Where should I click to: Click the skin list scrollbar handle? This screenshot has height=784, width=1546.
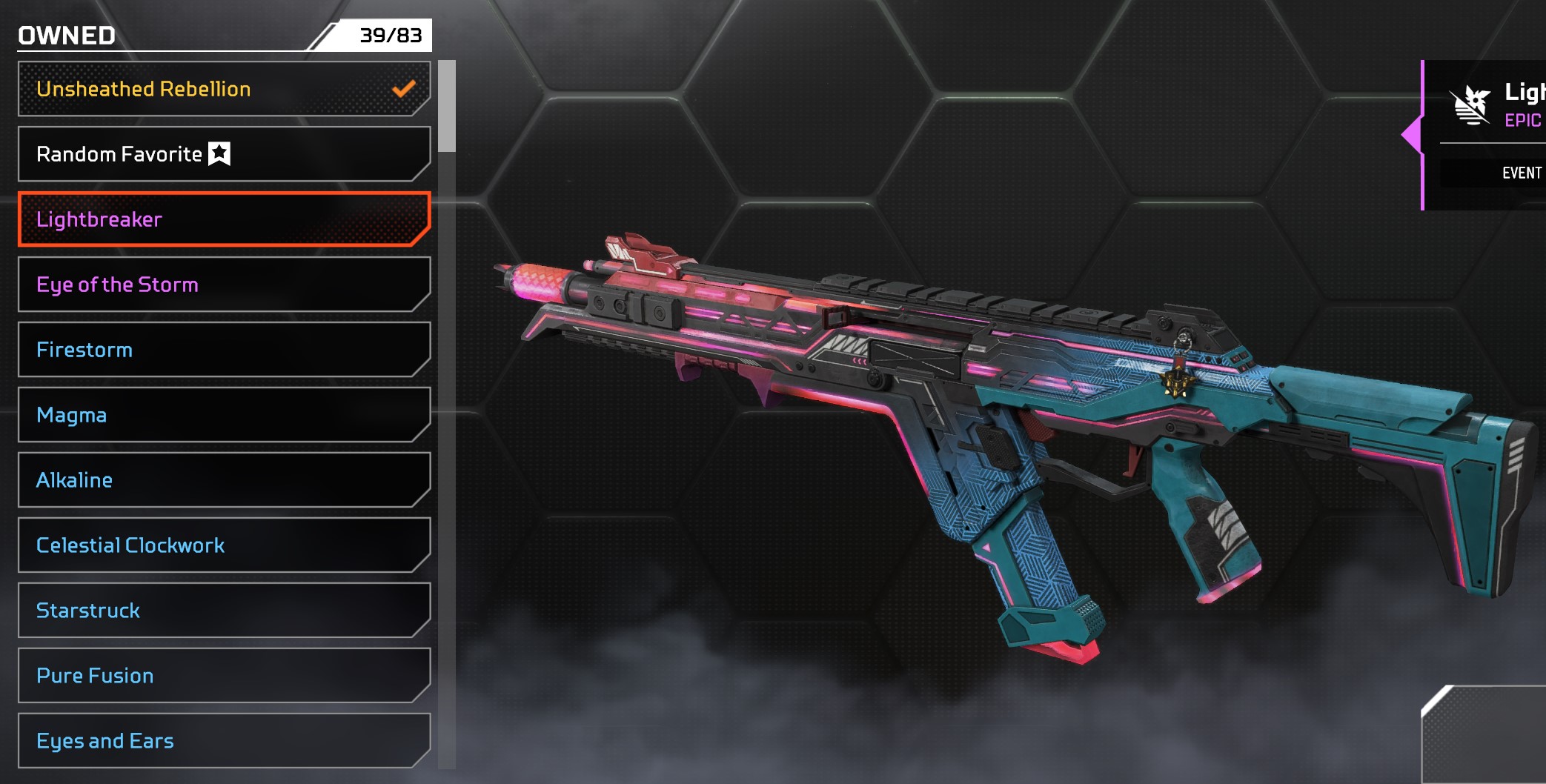tap(447, 107)
